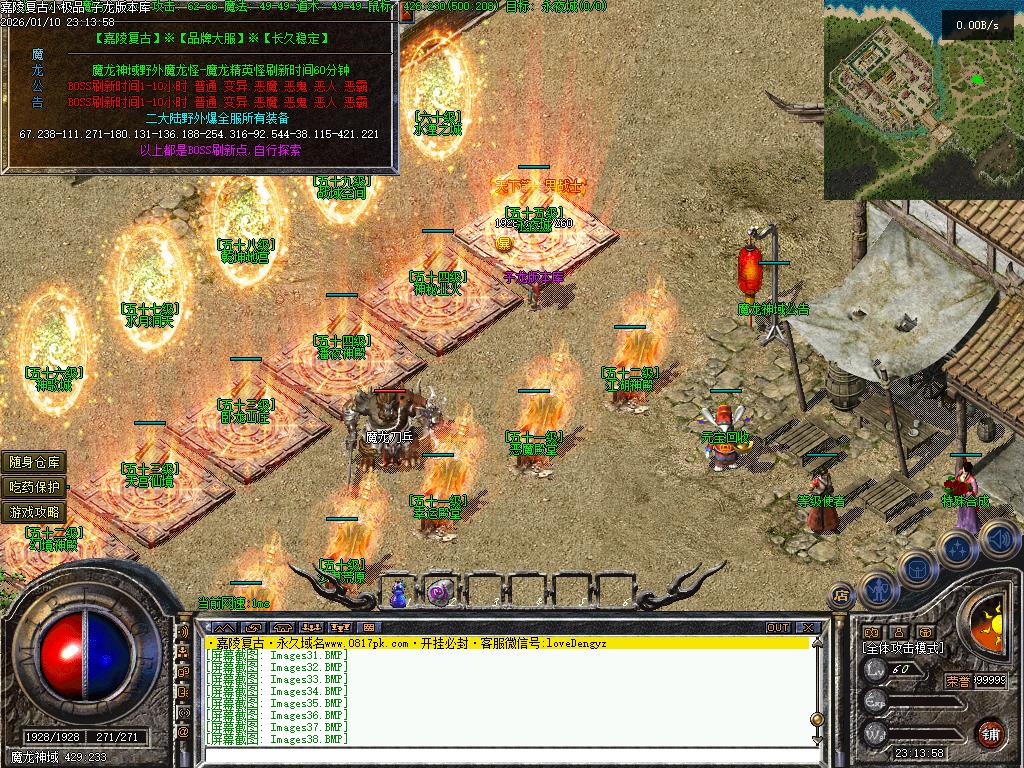Click the first chat toolbar icon
The height and width of the screenshot is (768, 1024).
[222, 627]
